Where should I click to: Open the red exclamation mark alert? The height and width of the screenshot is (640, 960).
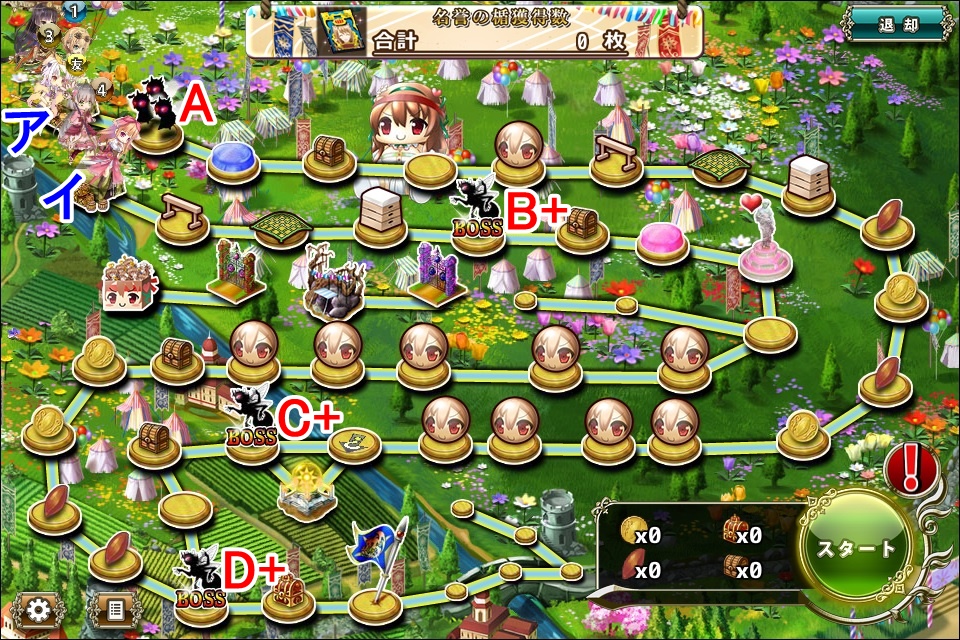tap(910, 467)
